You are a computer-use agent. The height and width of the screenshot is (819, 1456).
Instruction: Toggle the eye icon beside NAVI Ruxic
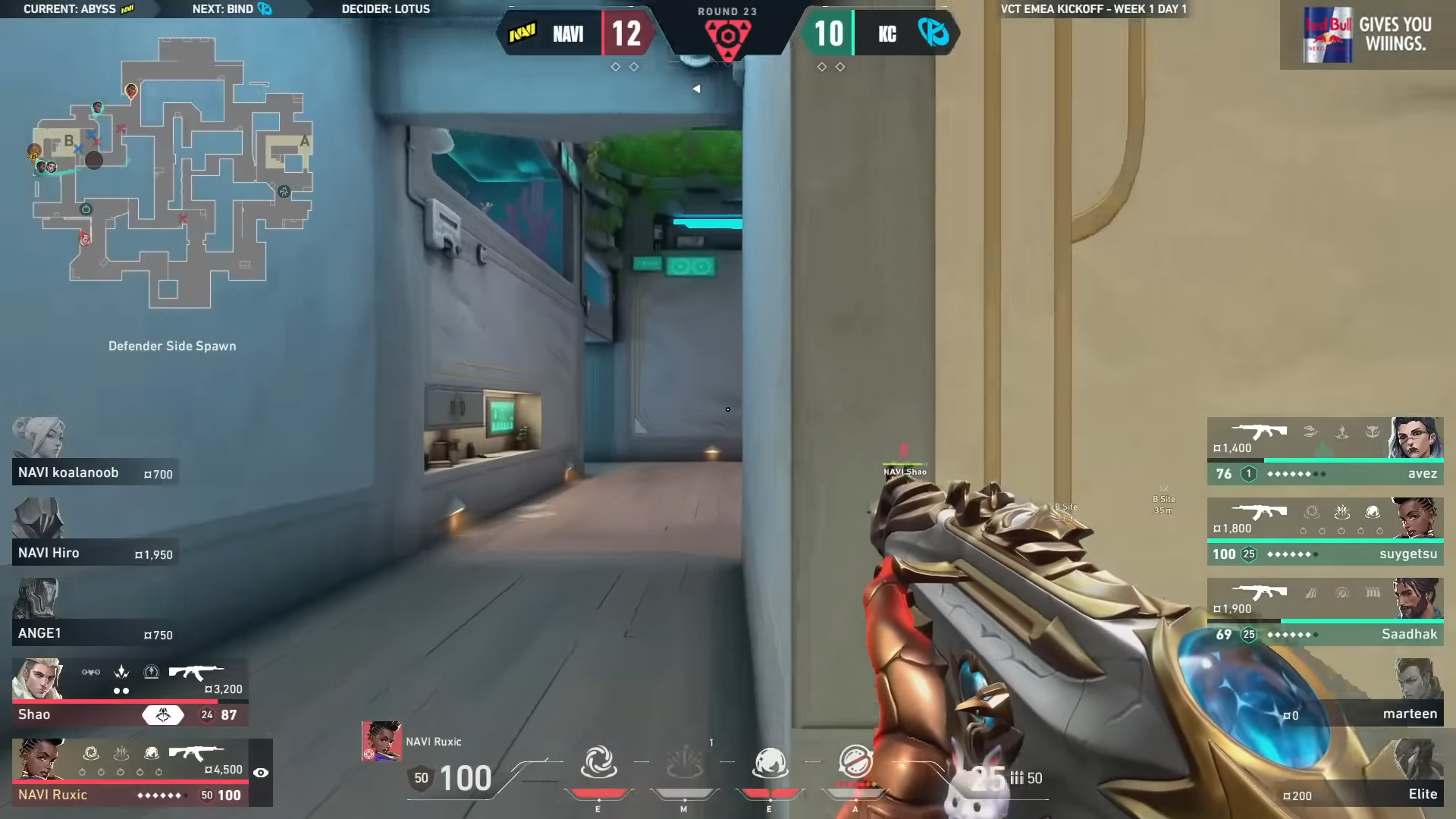tap(261, 773)
